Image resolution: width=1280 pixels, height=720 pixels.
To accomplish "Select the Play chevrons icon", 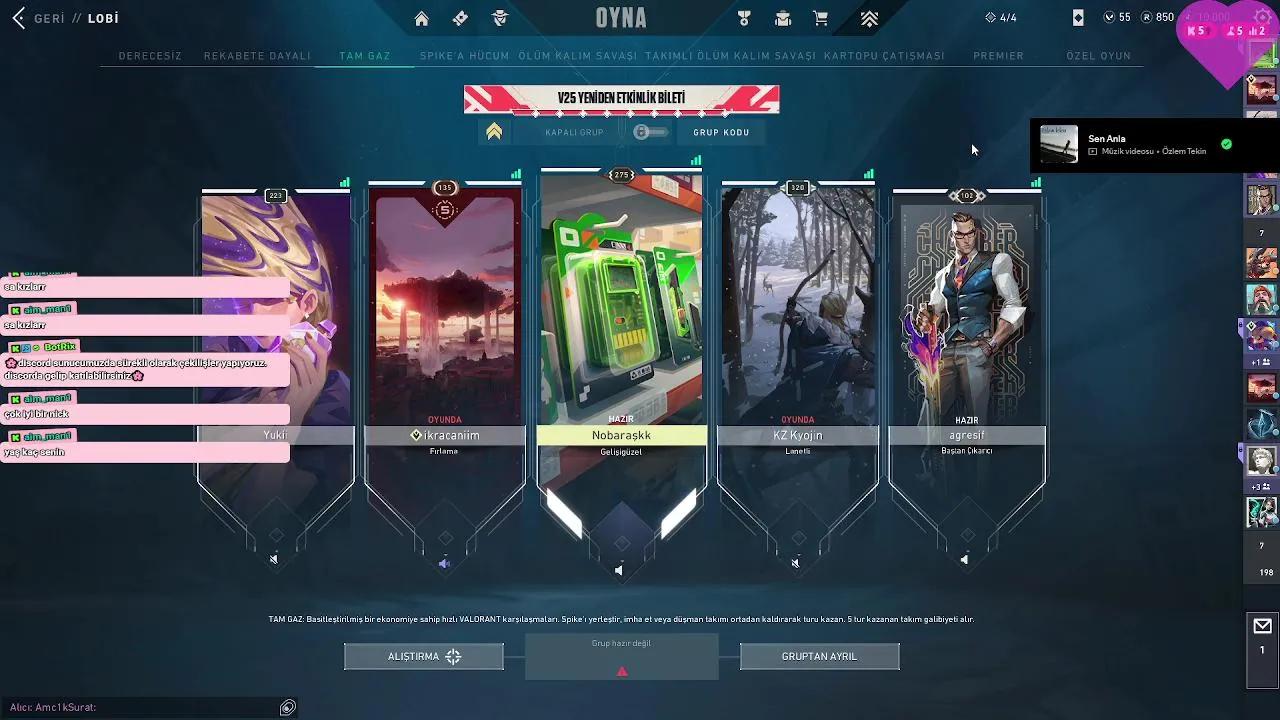I will (x=870, y=17).
